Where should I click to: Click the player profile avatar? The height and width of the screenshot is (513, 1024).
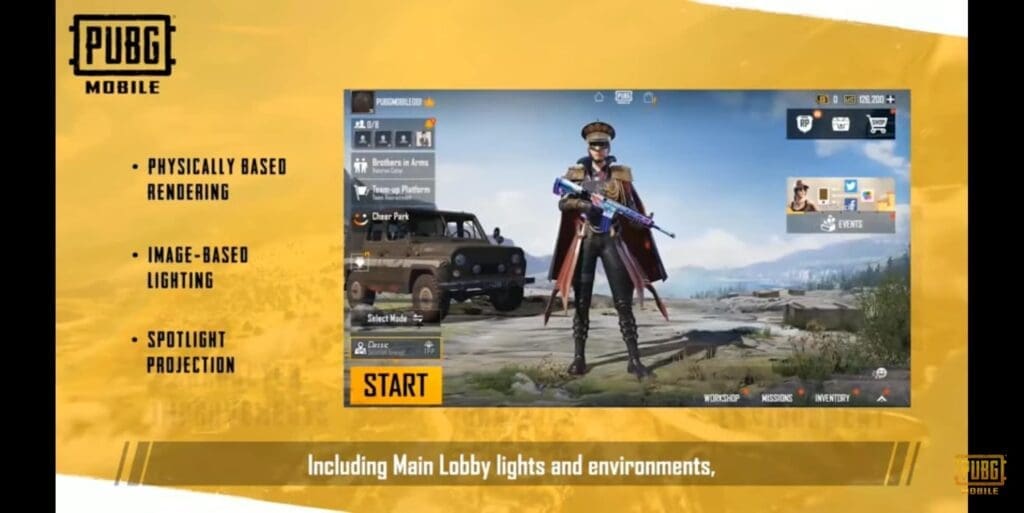pos(362,101)
